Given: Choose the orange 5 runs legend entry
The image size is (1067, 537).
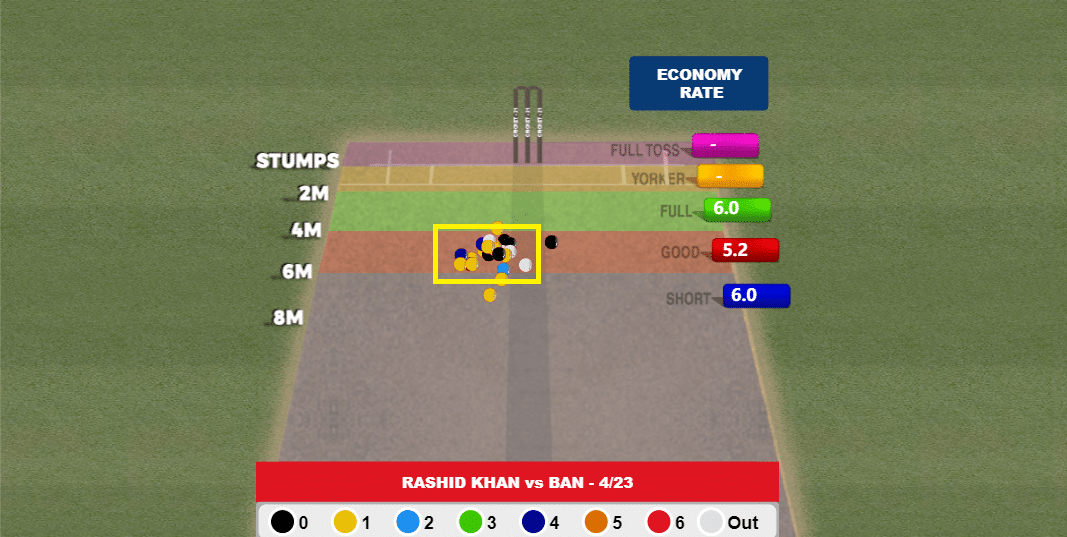Looking at the screenshot, I should [596, 522].
